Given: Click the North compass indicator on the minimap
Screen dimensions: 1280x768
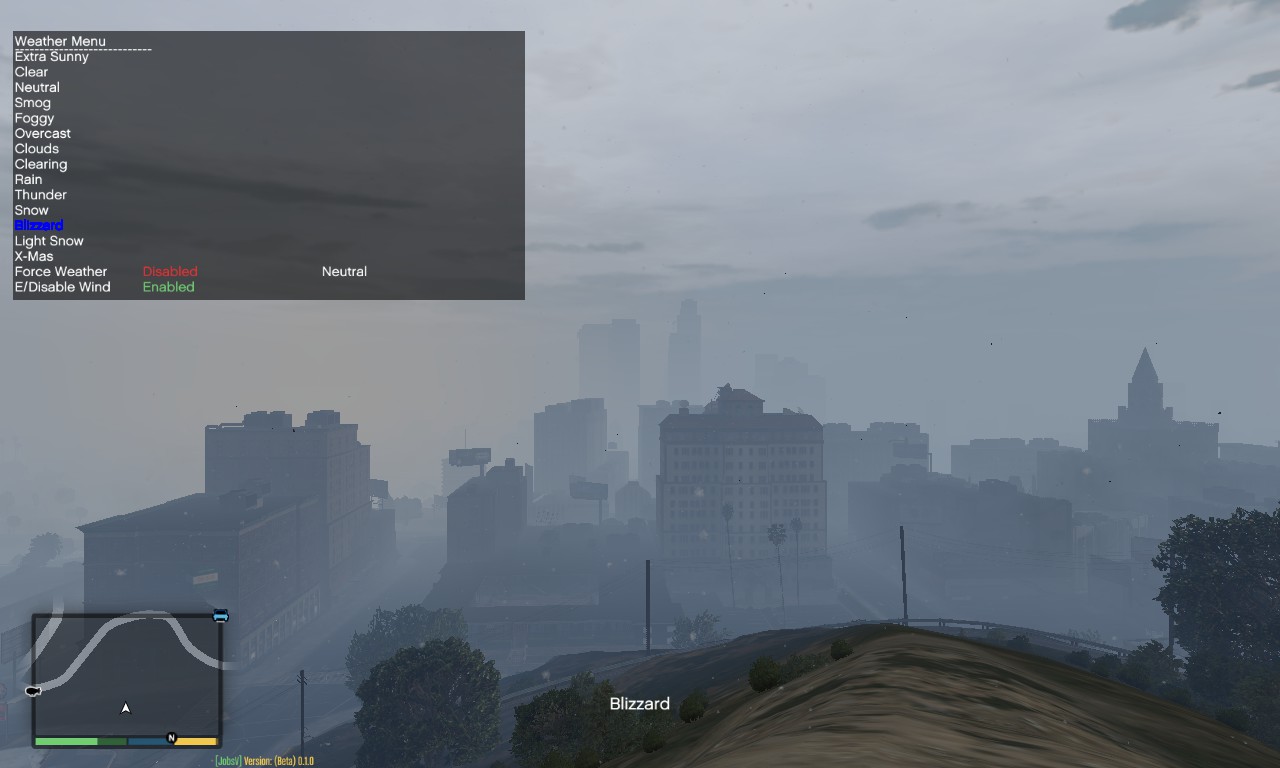Looking at the screenshot, I should tap(170, 737).
